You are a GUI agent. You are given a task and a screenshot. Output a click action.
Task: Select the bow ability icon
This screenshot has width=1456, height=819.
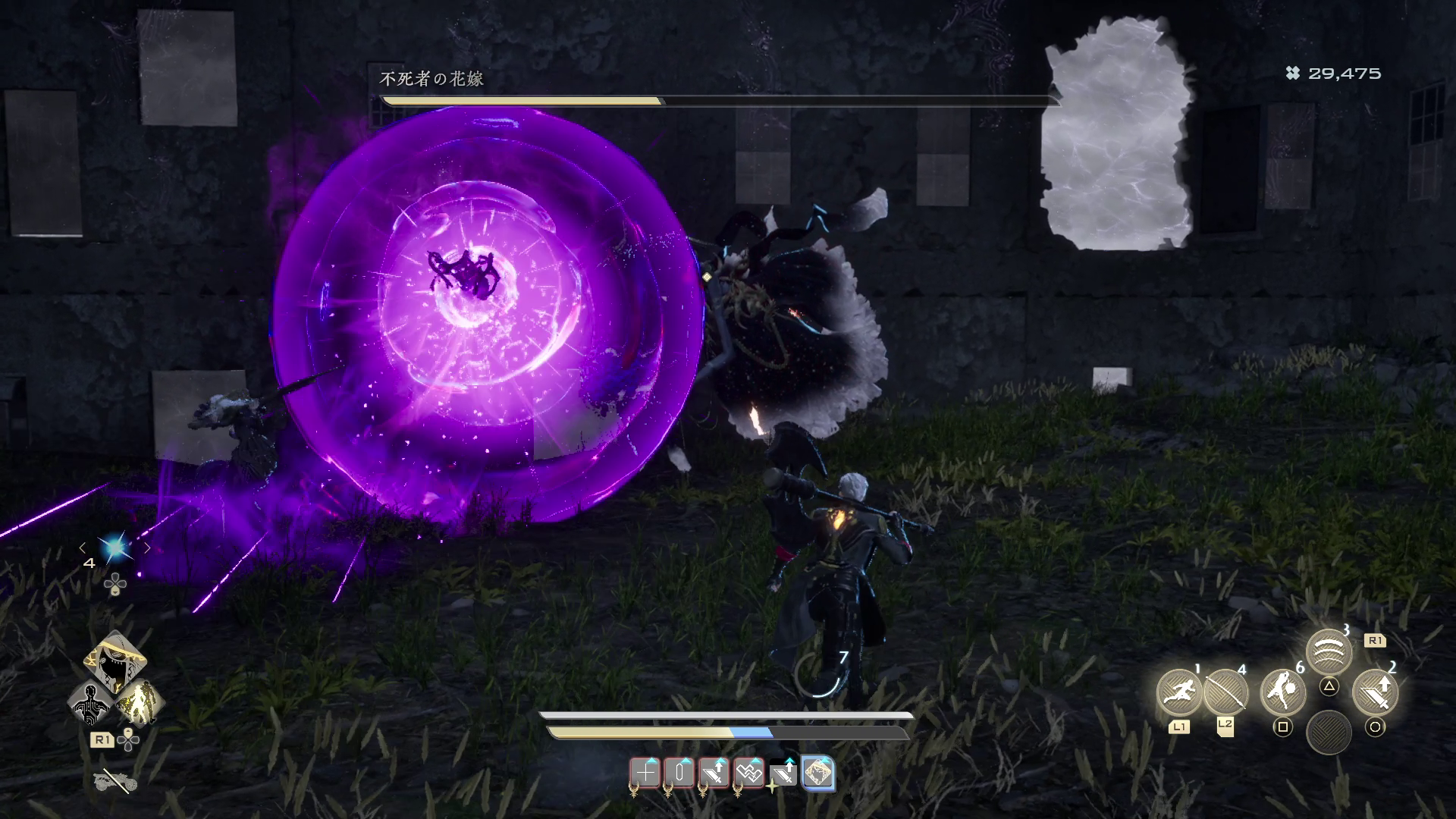pyautogui.click(x=1225, y=692)
